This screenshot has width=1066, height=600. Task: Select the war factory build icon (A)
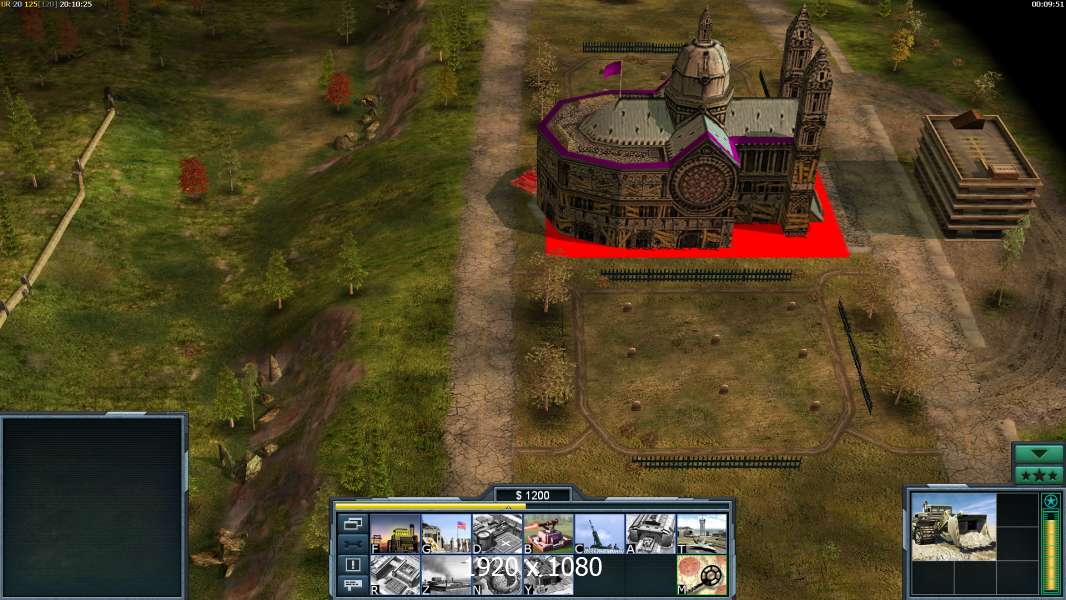[650, 534]
